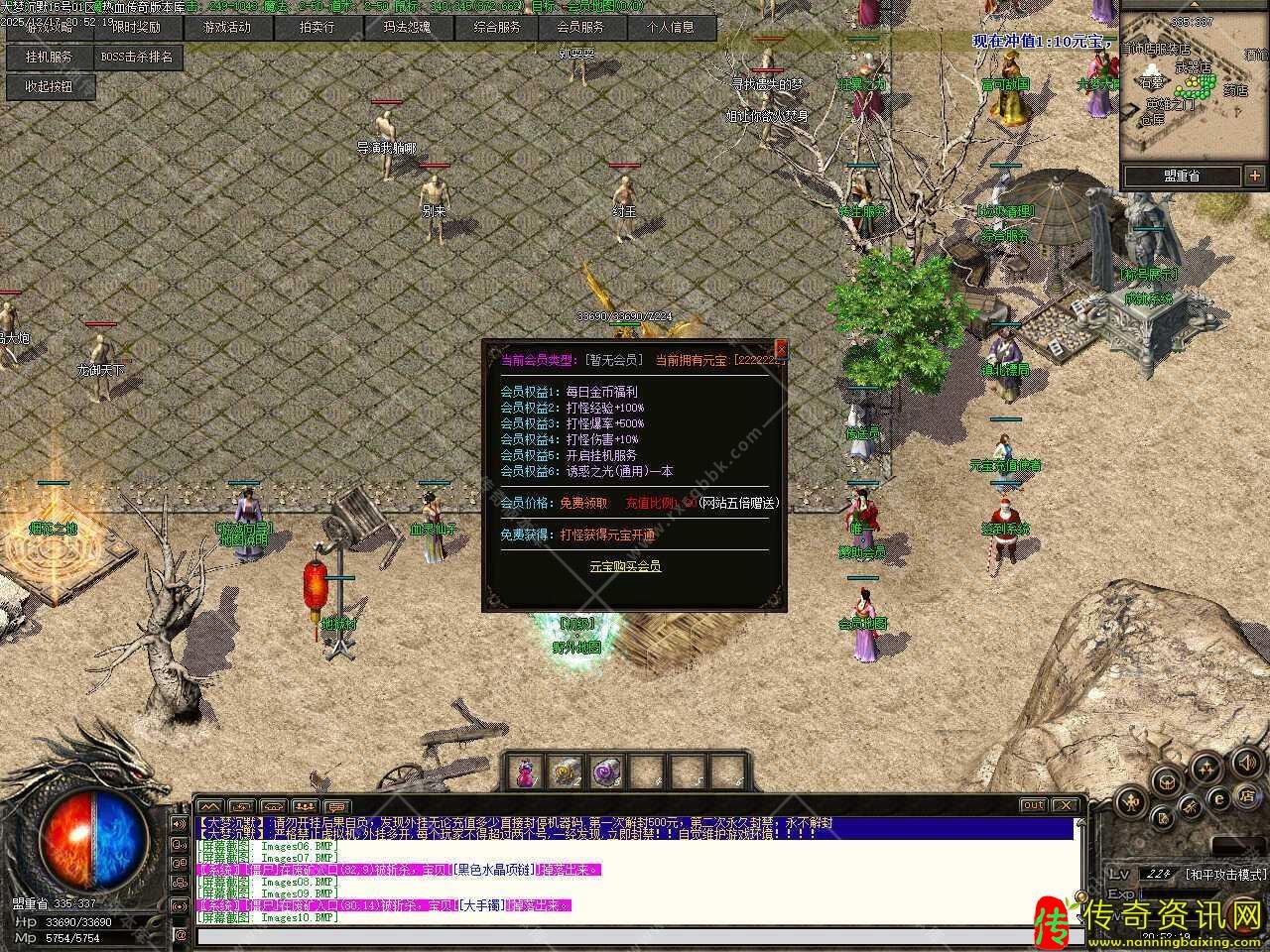
Task: Open the 挂机服务 auto-play service
Action: (x=49, y=58)
